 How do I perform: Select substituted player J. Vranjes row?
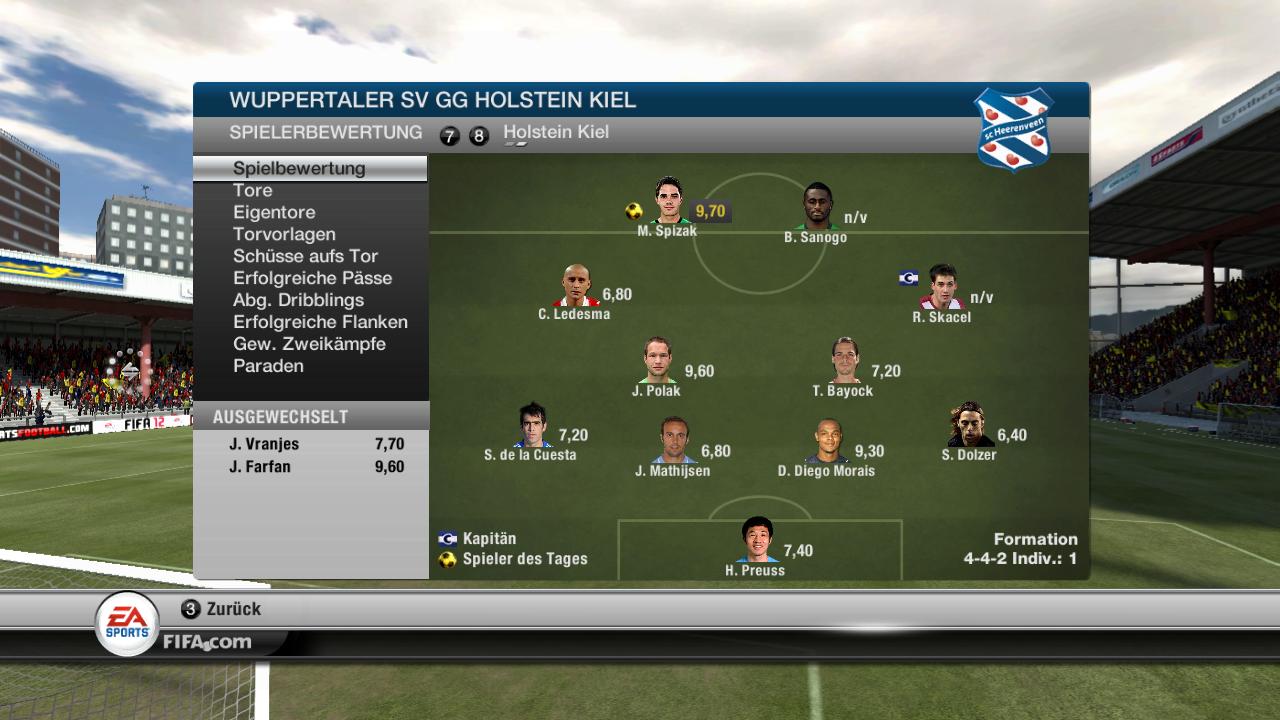pyautogui.click(x=311, y=444)
